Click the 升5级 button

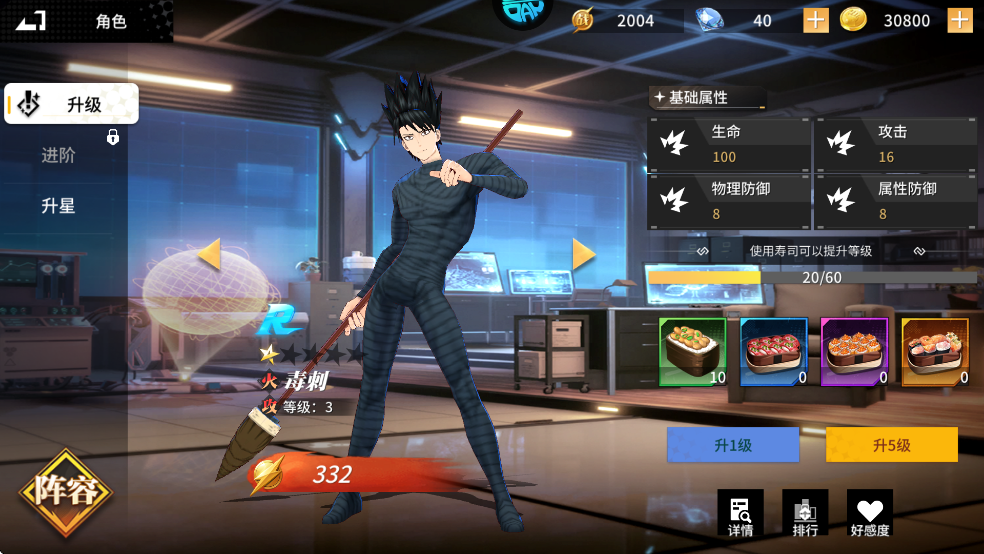click(892, 445)
